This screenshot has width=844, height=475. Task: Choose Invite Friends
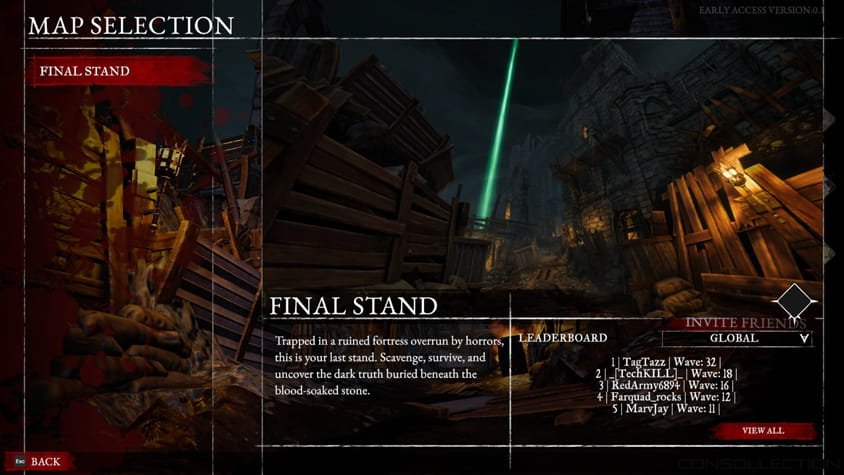(x=745, y=323)
